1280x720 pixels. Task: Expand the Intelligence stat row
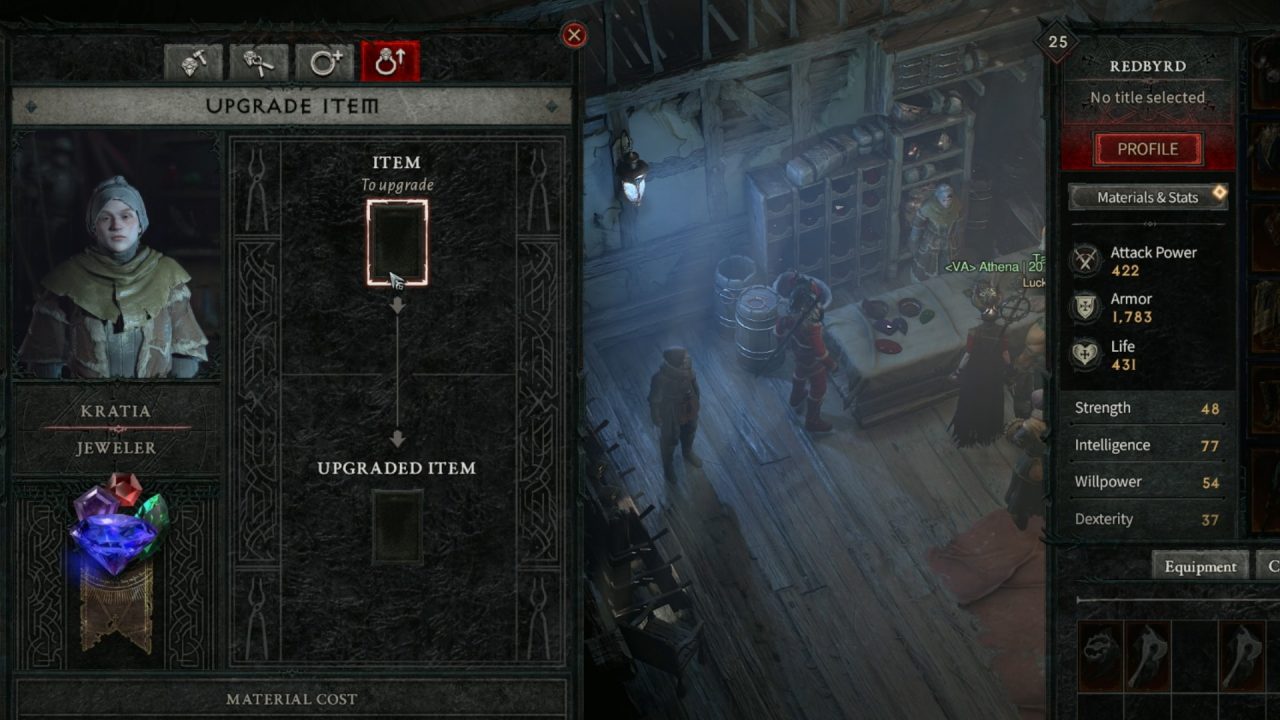click(1146, 445)
